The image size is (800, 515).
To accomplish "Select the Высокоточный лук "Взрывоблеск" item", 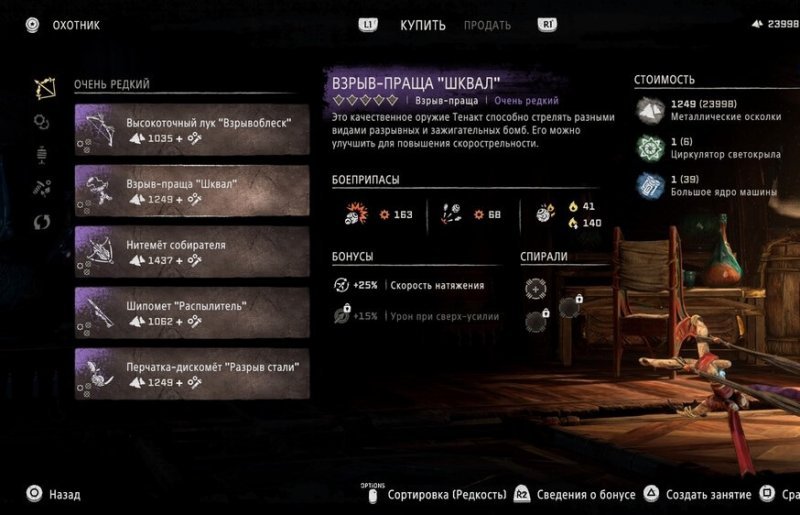I will coord(191,130).
